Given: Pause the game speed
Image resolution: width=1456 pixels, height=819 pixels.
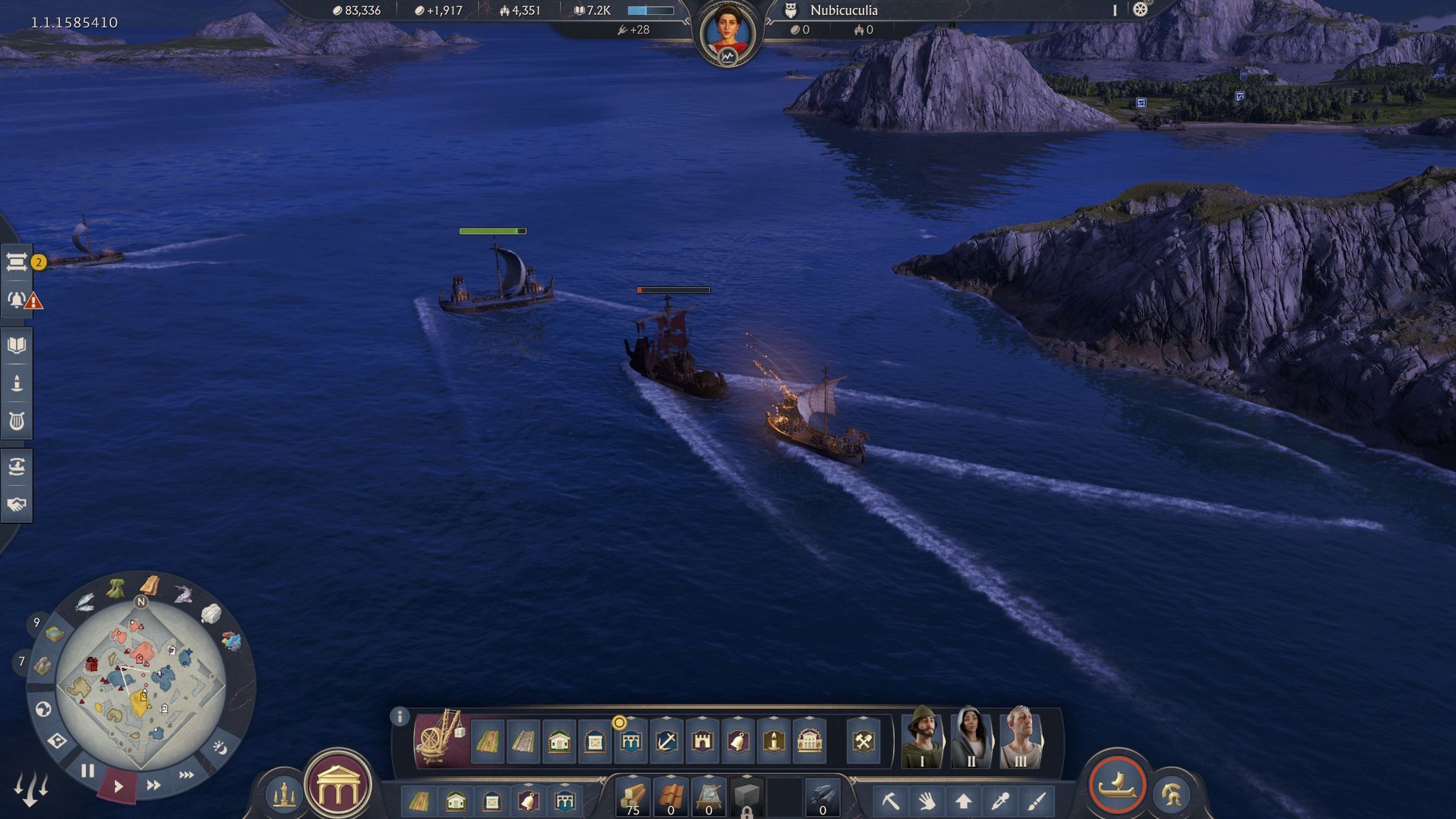Looking at the screenshot, I should click(87, 771).
